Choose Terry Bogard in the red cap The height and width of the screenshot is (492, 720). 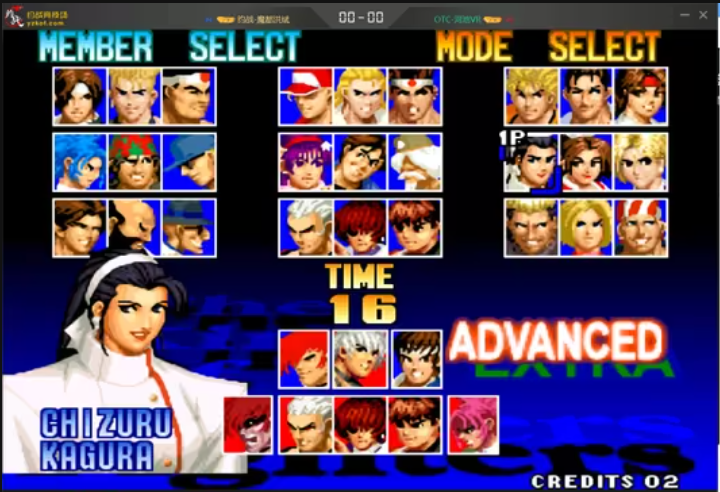[305, 96]
